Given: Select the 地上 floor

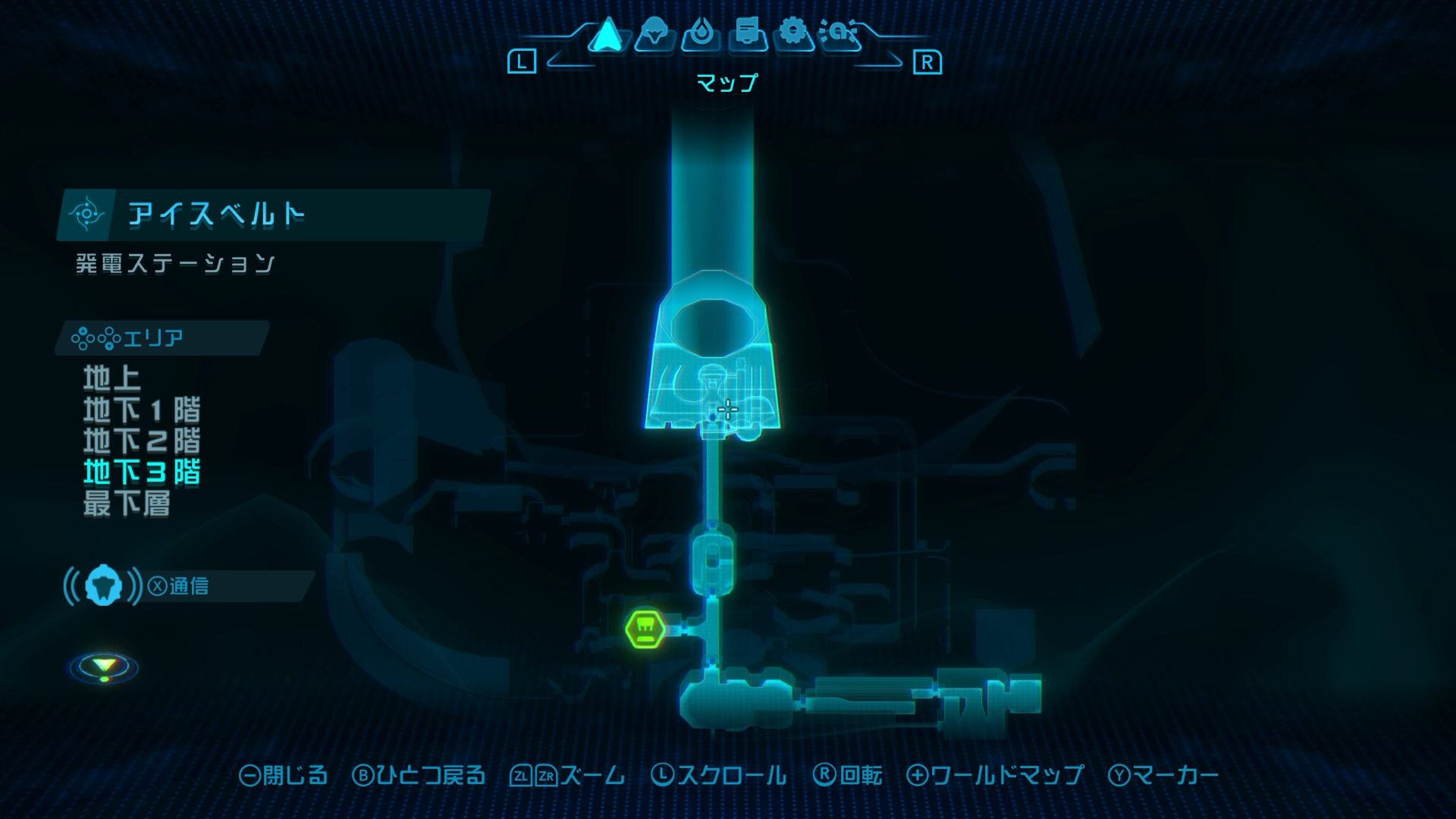Looking at the screenshot, I should (111, 378).
